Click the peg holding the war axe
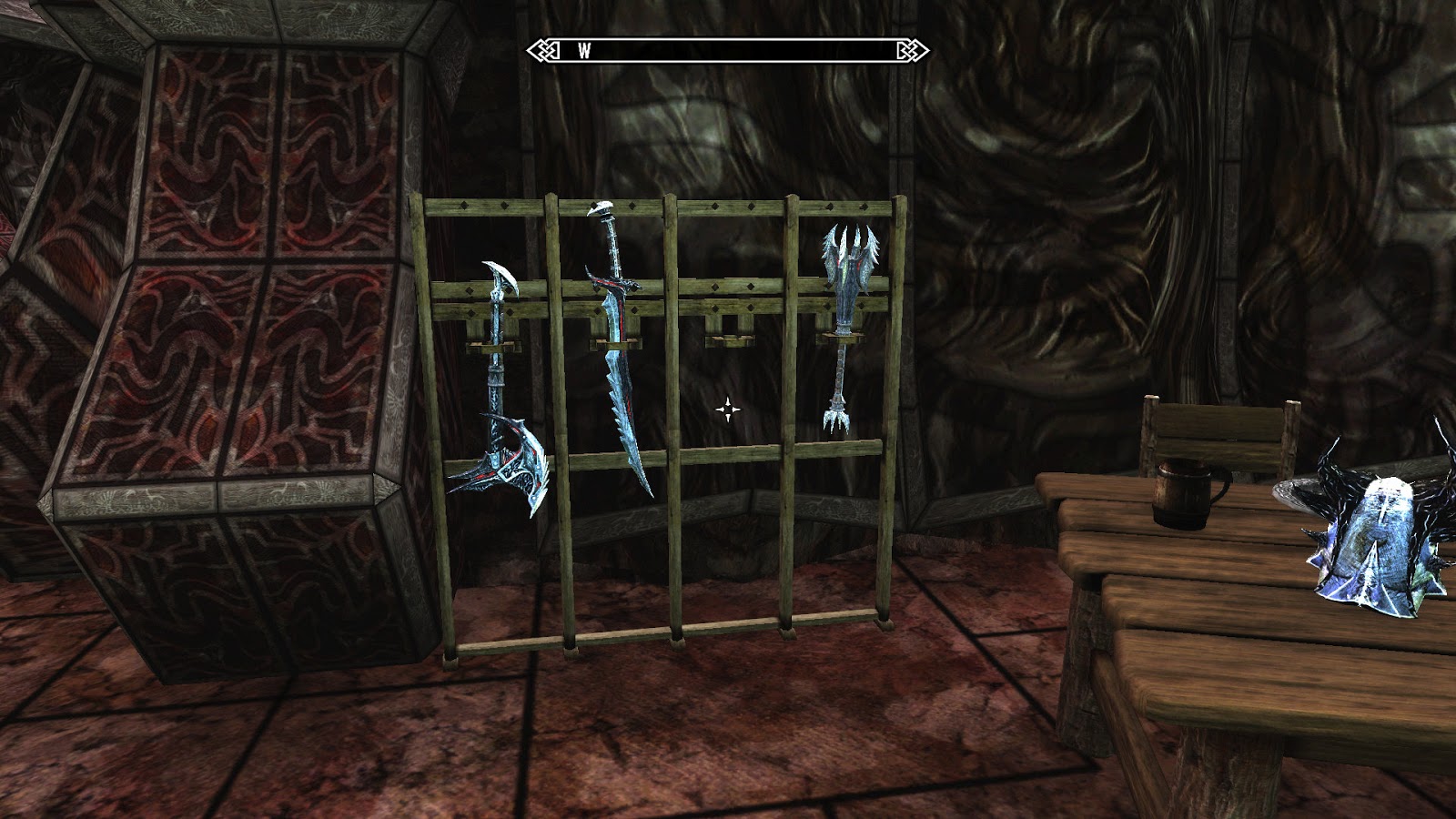The height and width of the screenshot is (819, 1456). coord(494,346)
